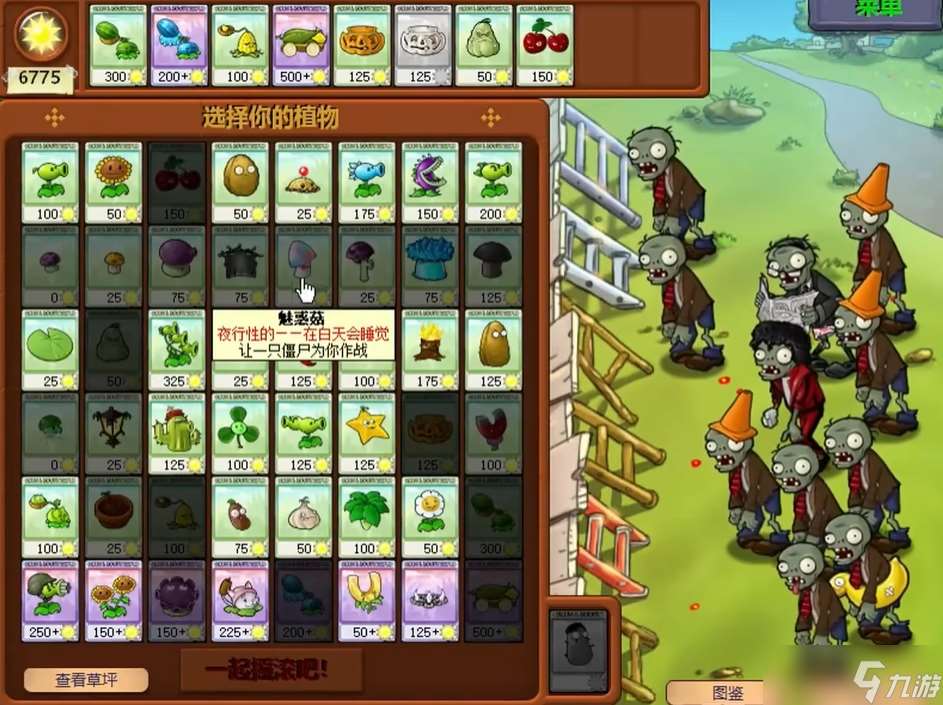The image size is (943, 705).
Task: Choose the Snow Pea seed card
Action: coord(366,181)
